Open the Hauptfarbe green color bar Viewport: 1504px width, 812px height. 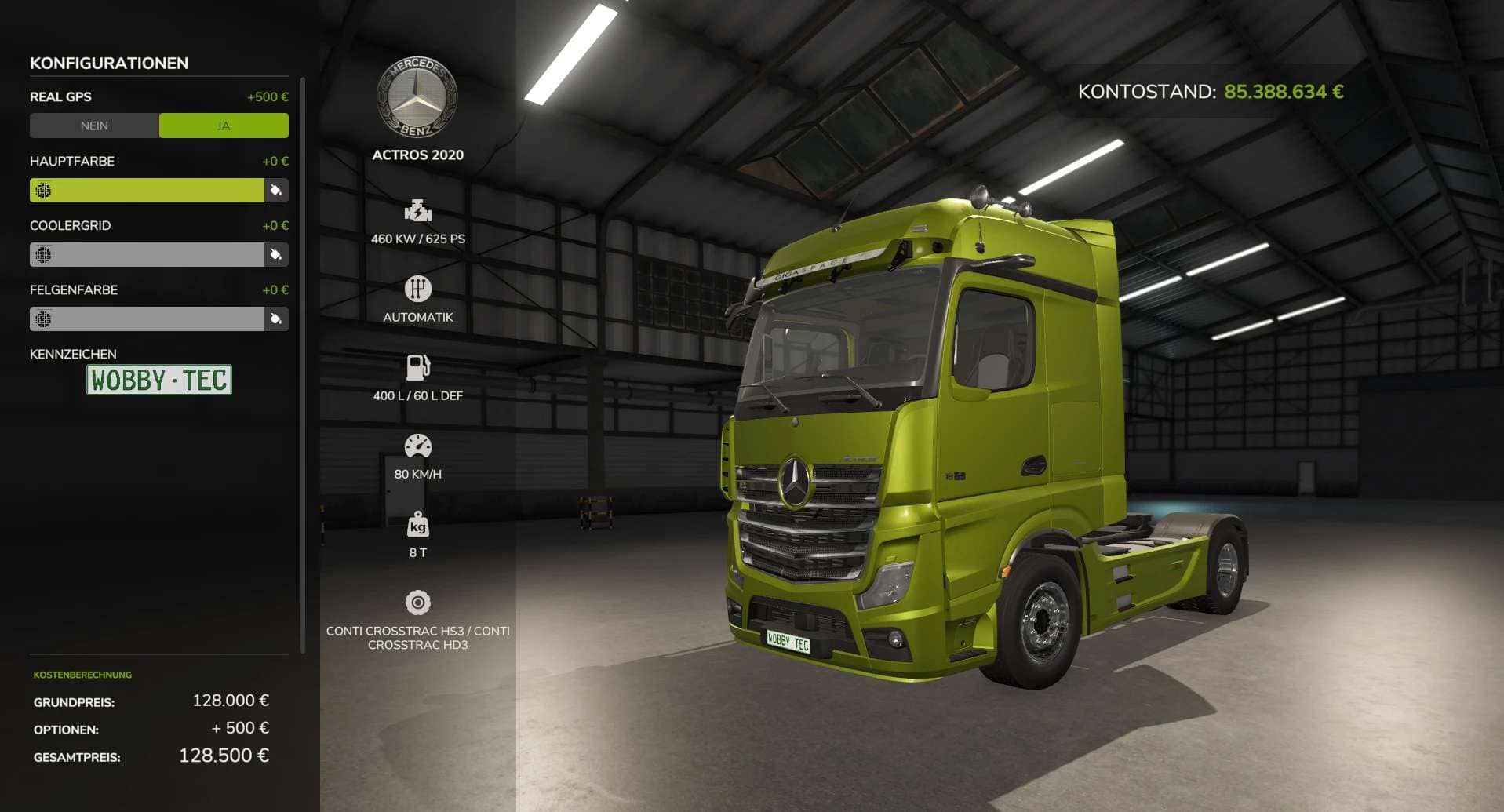click(147, 190)
